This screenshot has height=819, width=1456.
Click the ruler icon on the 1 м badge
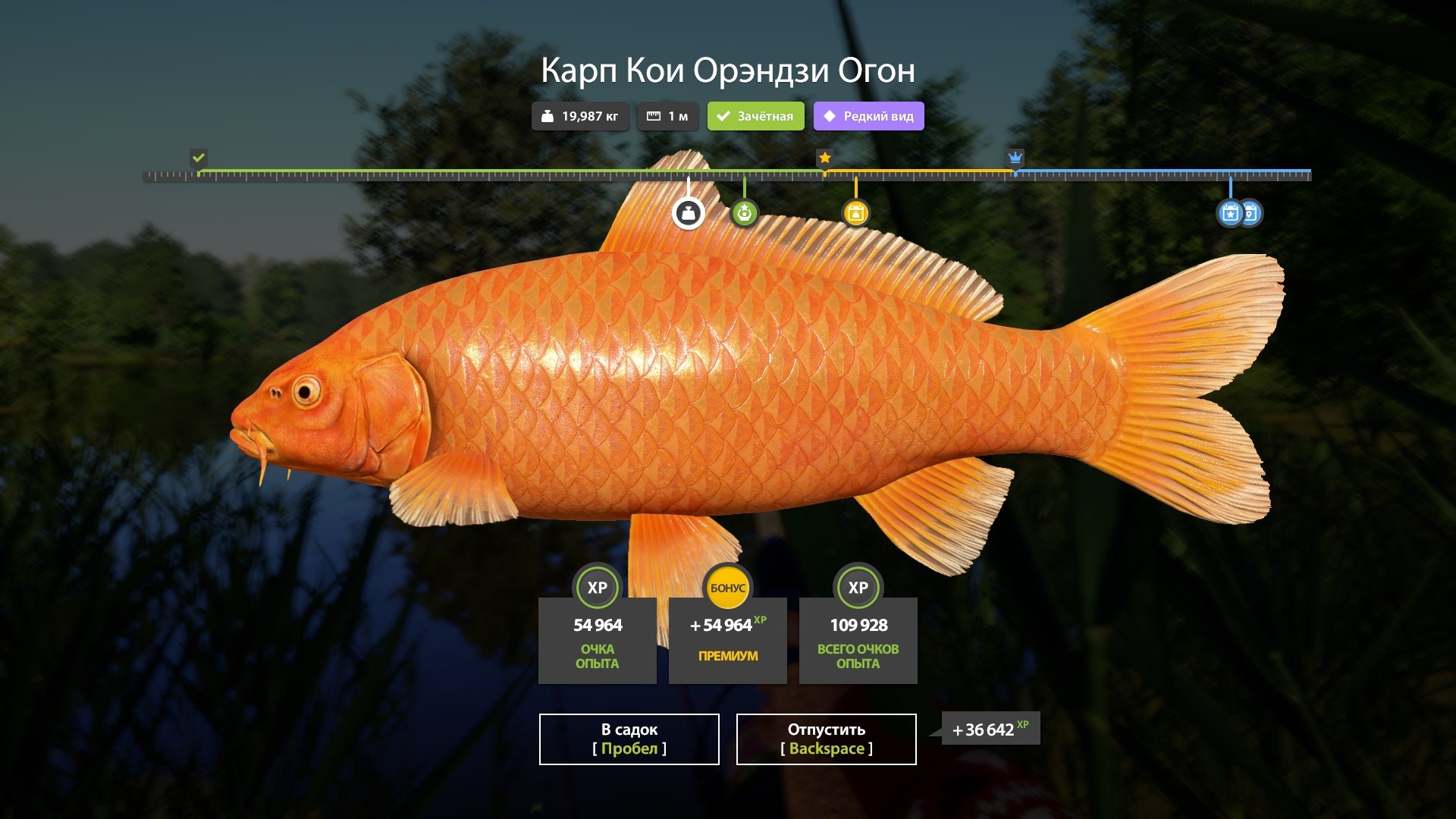point(653,115)
